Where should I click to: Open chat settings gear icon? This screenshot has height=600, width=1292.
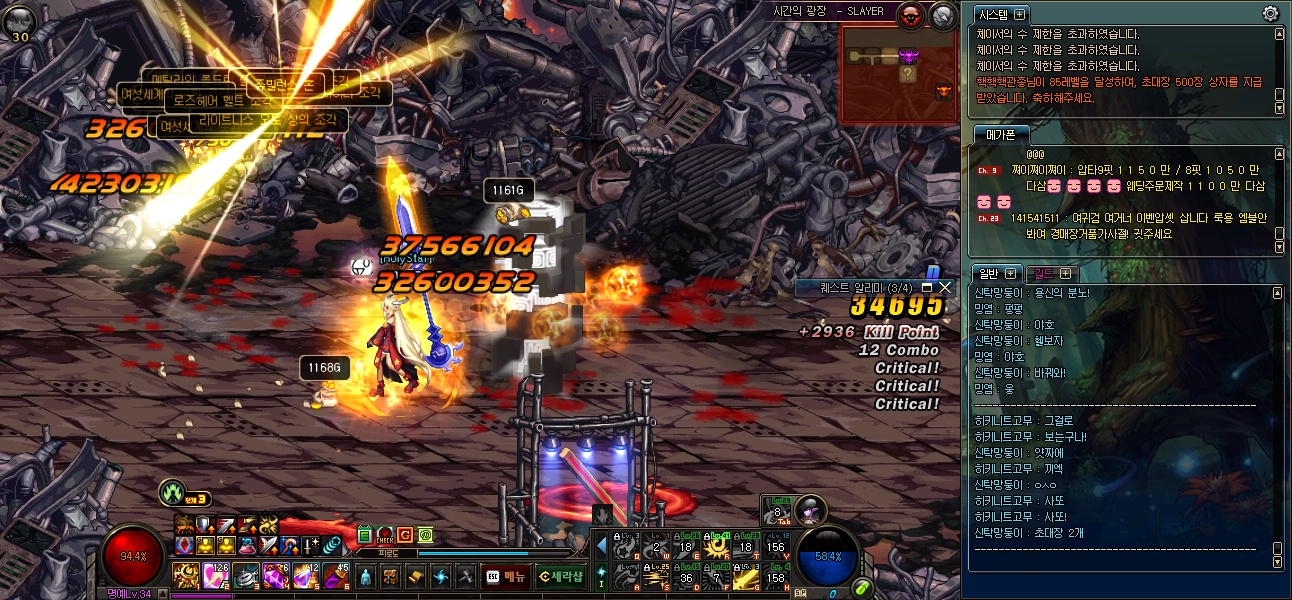click(1270, 13)
